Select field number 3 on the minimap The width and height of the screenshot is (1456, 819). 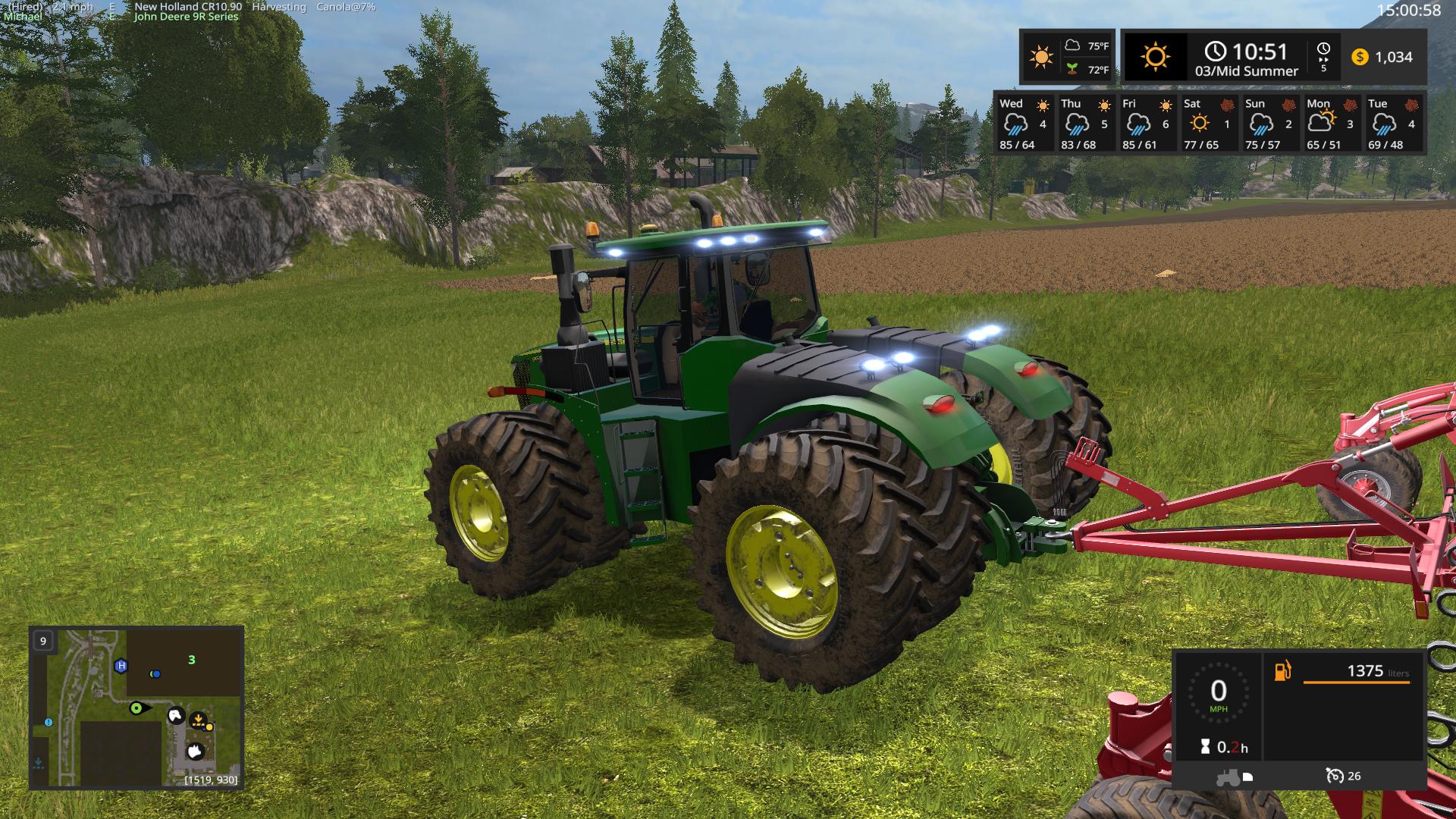click(192, 660)
